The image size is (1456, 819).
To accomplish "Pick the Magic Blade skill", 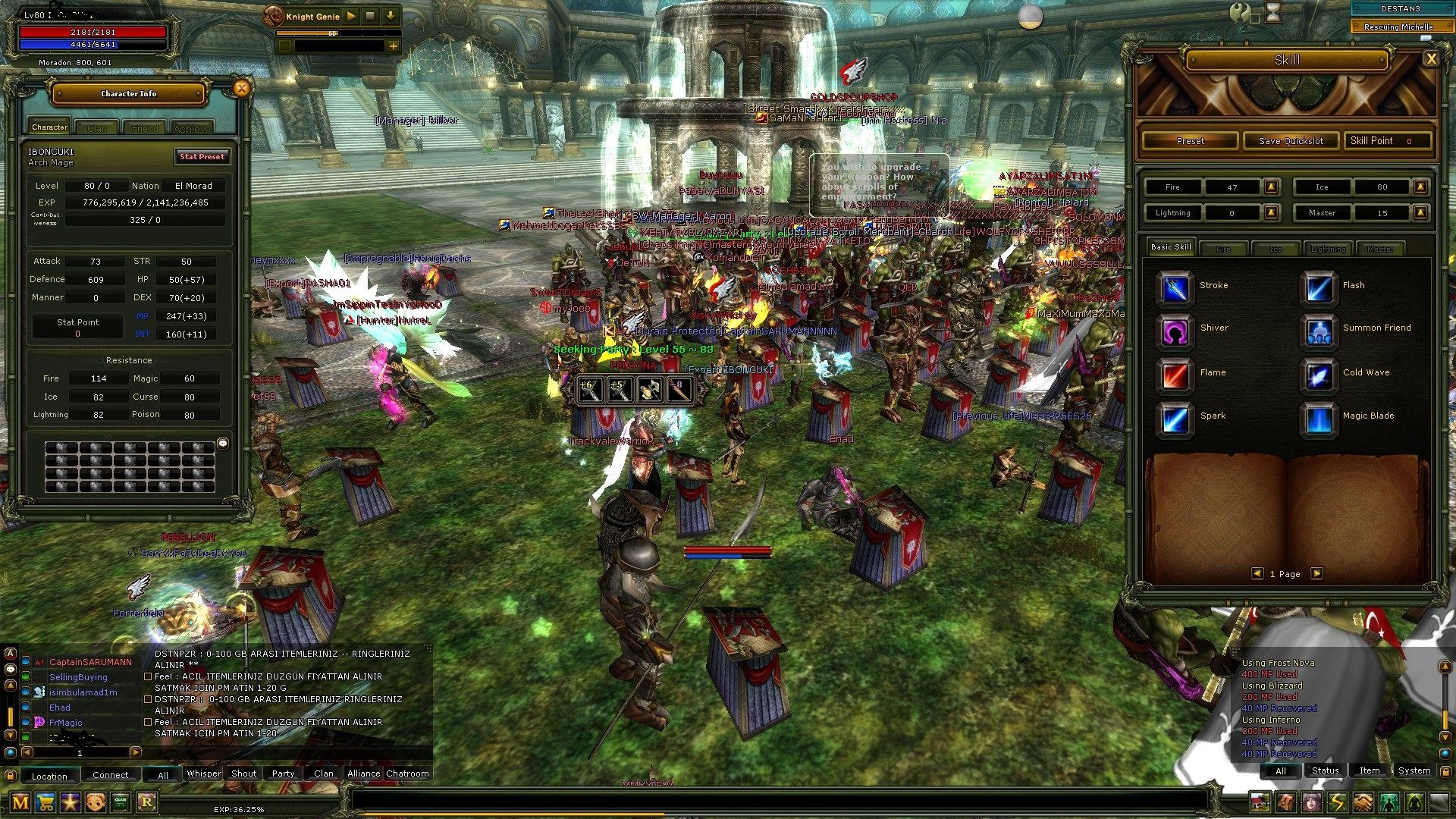I will click(x=1319, y=418).
